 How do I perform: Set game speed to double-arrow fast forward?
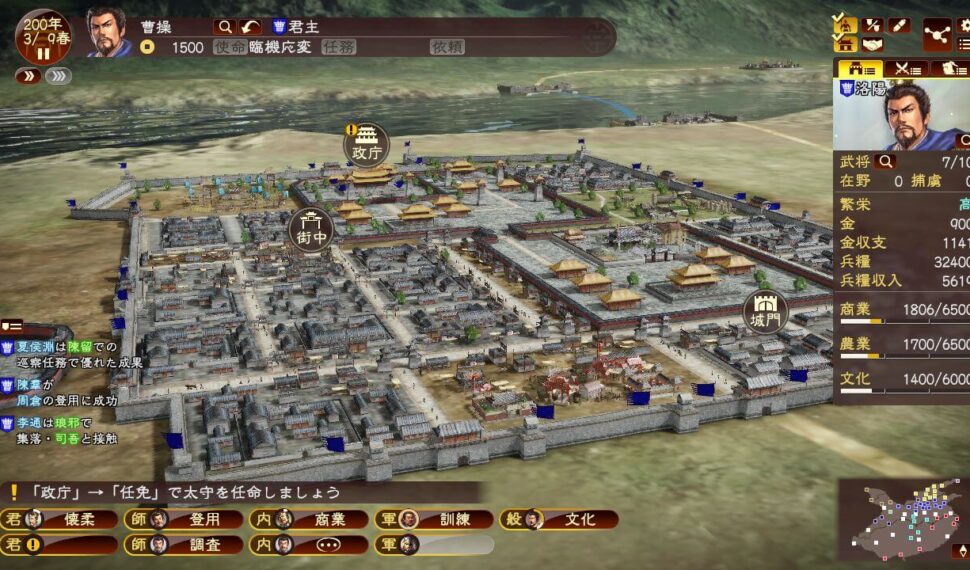point(27,76)
